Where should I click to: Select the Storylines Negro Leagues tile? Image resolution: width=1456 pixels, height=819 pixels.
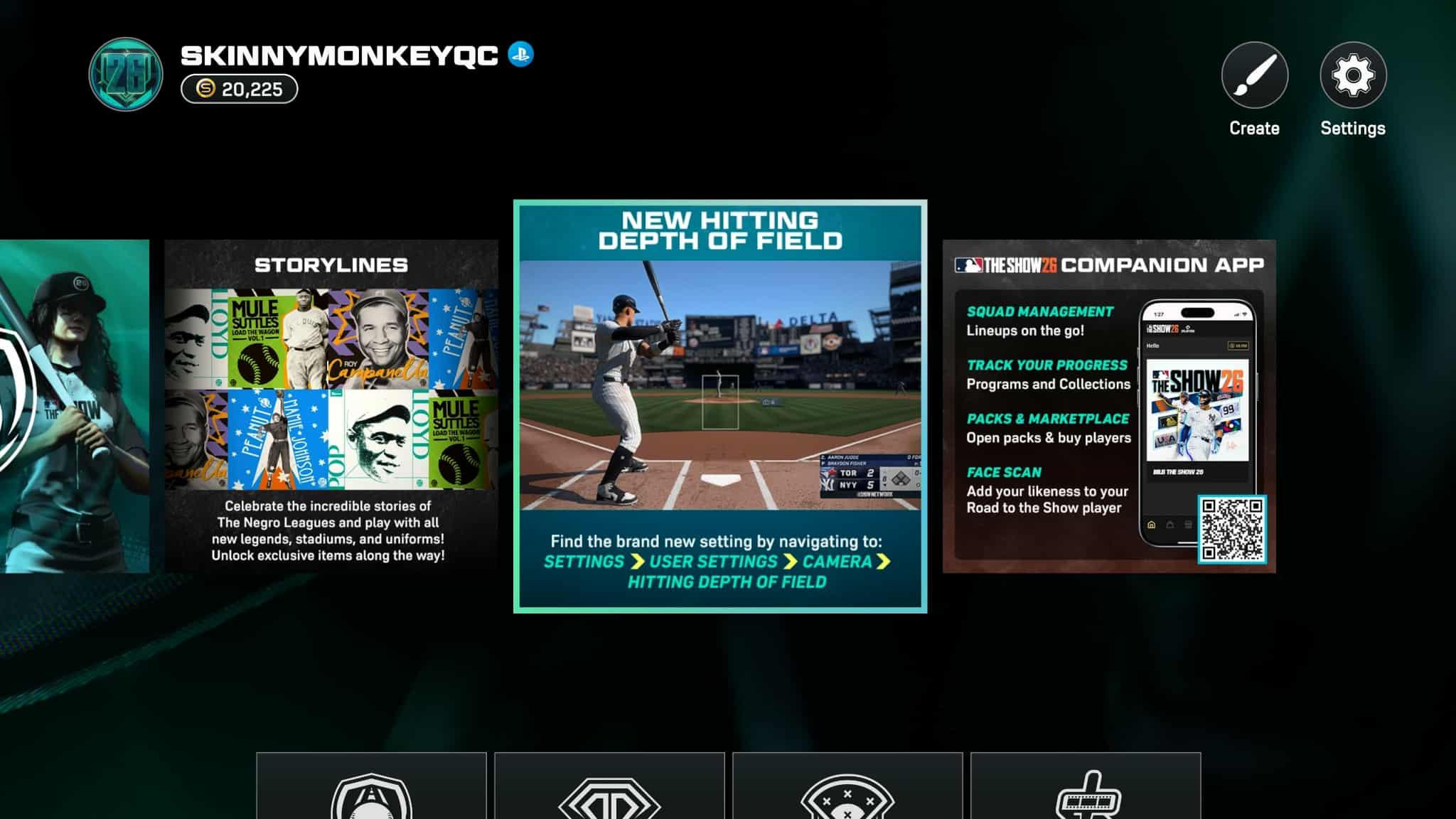point(331,406)
